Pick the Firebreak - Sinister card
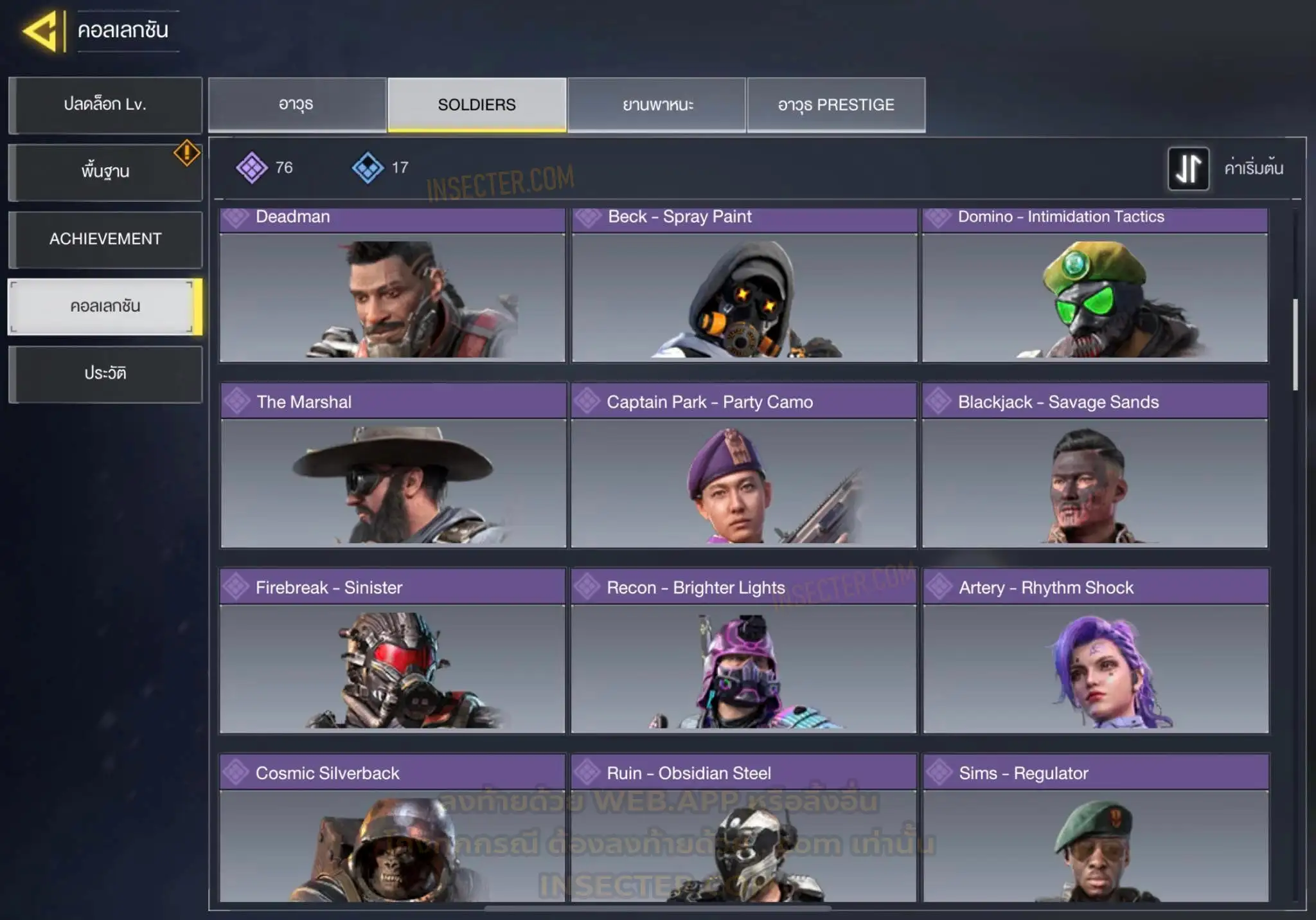This screenshot has height=920, width=1316. pos(392,651)
